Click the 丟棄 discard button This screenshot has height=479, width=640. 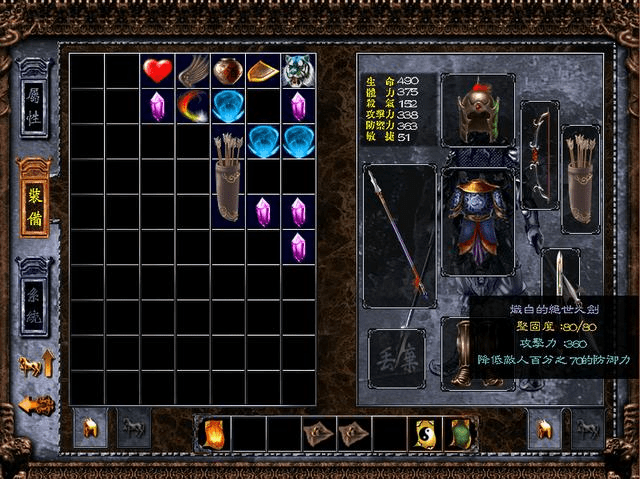pos(396,357)
